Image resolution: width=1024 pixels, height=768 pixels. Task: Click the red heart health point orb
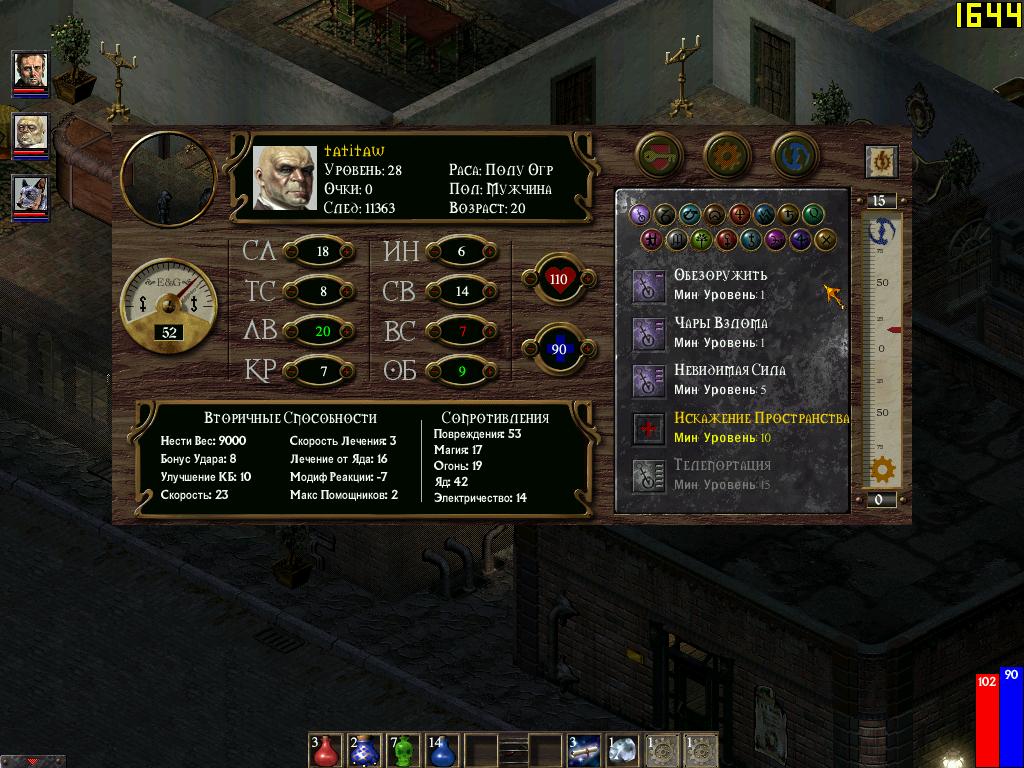557,279
